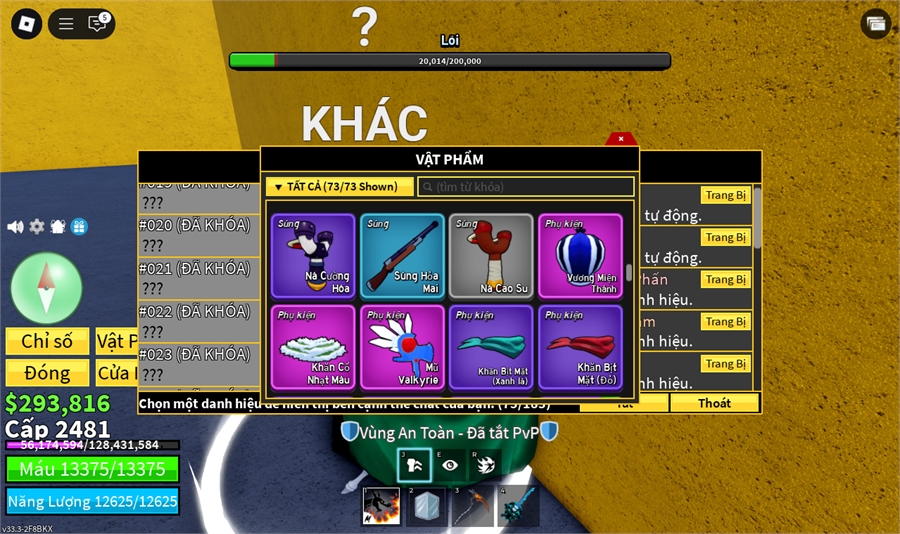Select the red Khăn Bịt Mặt bandana
900x534 pixels.
(x=580, y=347)
